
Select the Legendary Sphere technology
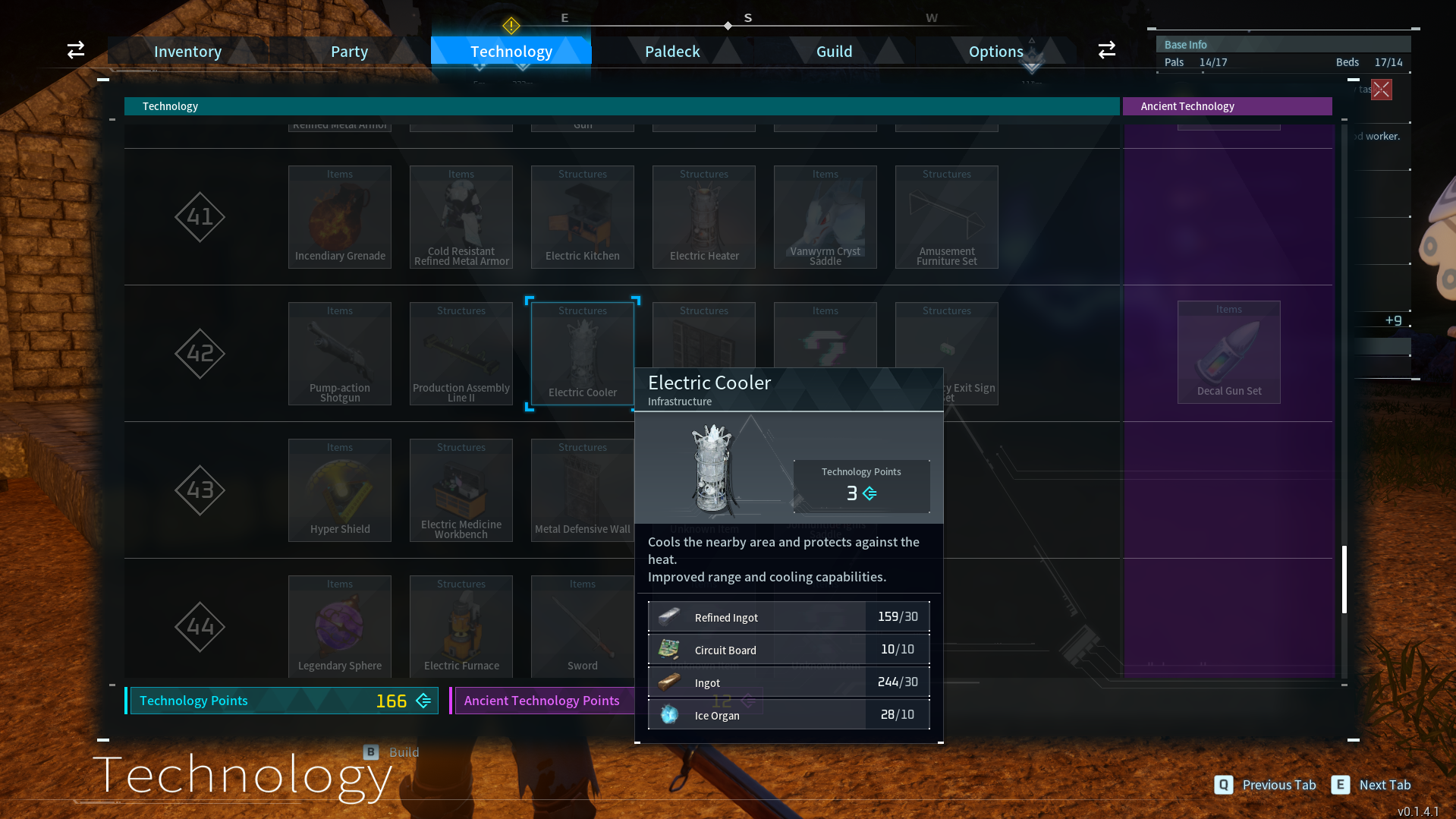(x=339, y=626)
